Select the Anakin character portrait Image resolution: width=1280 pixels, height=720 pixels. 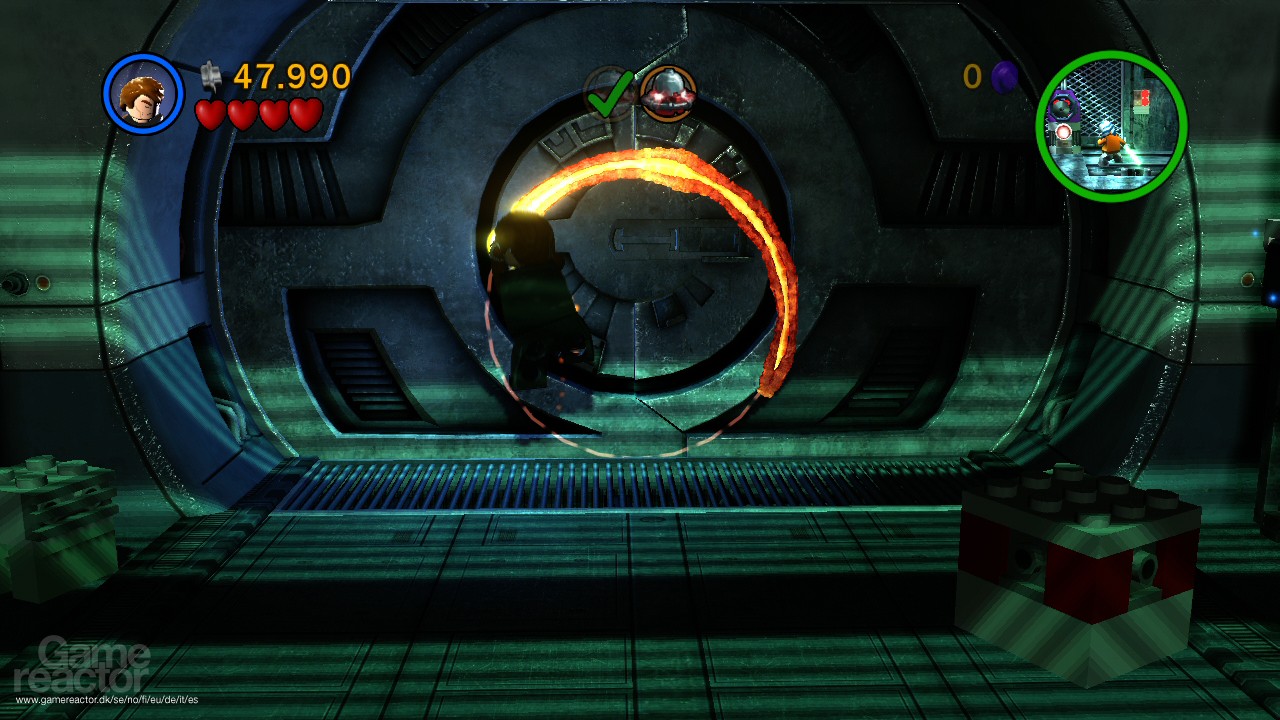click(x=143, y=94)
